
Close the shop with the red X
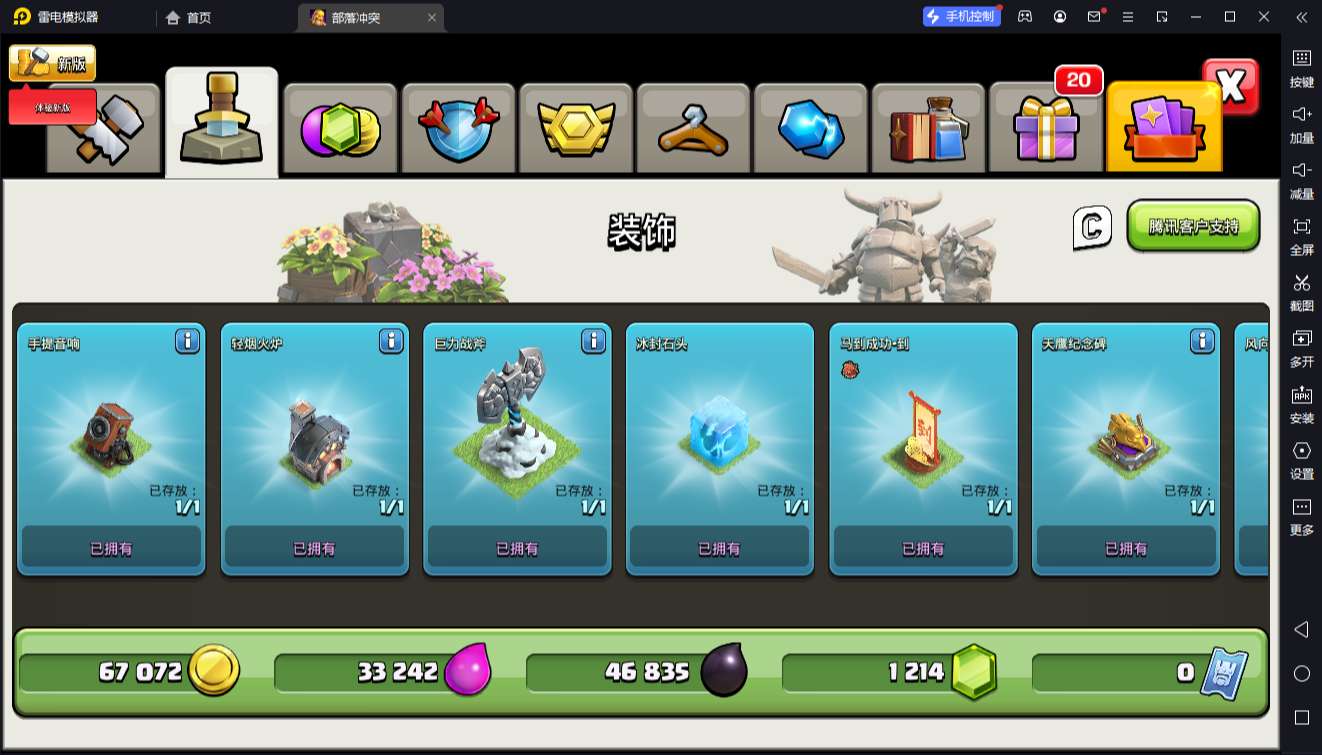pyautogui.click(x=1231, y=87)
